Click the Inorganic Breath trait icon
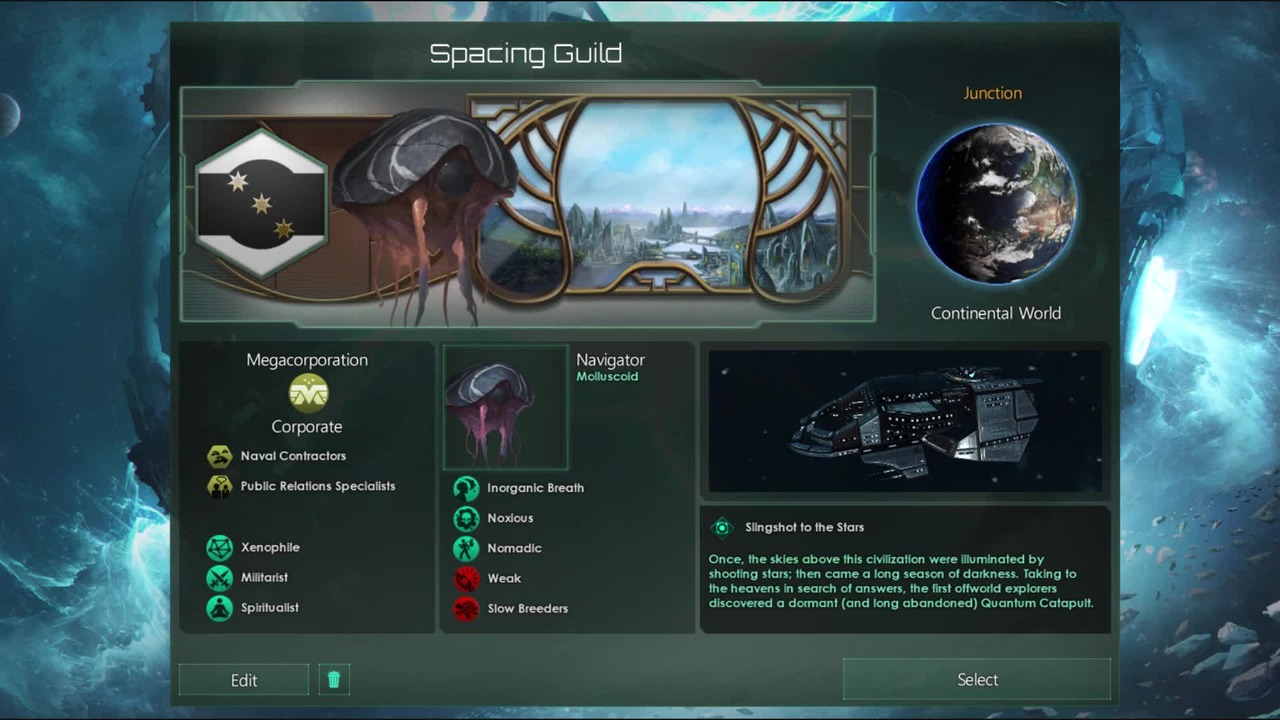 466,488
